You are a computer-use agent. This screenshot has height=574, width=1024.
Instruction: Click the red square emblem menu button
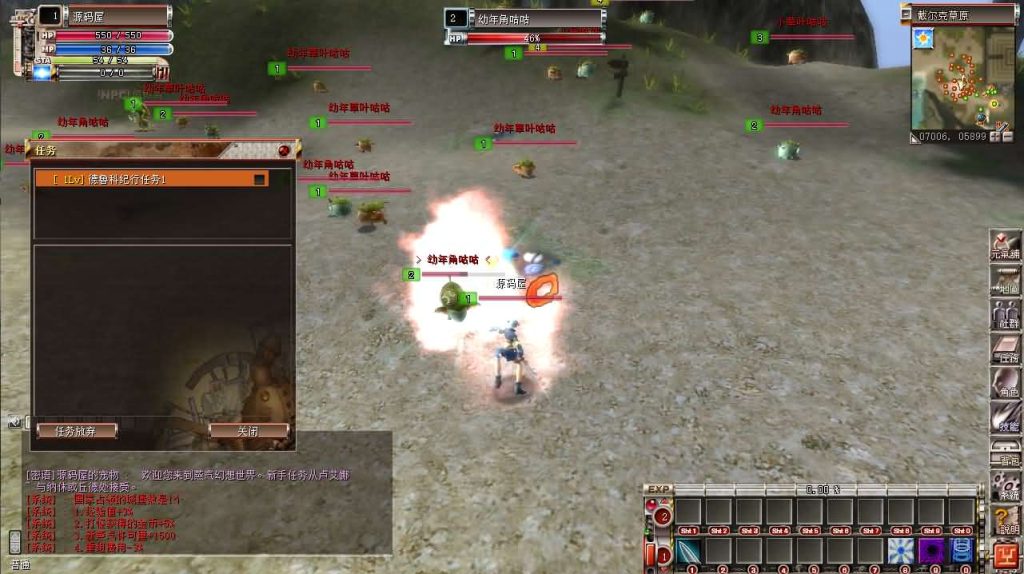click(x=1004, y=553)
